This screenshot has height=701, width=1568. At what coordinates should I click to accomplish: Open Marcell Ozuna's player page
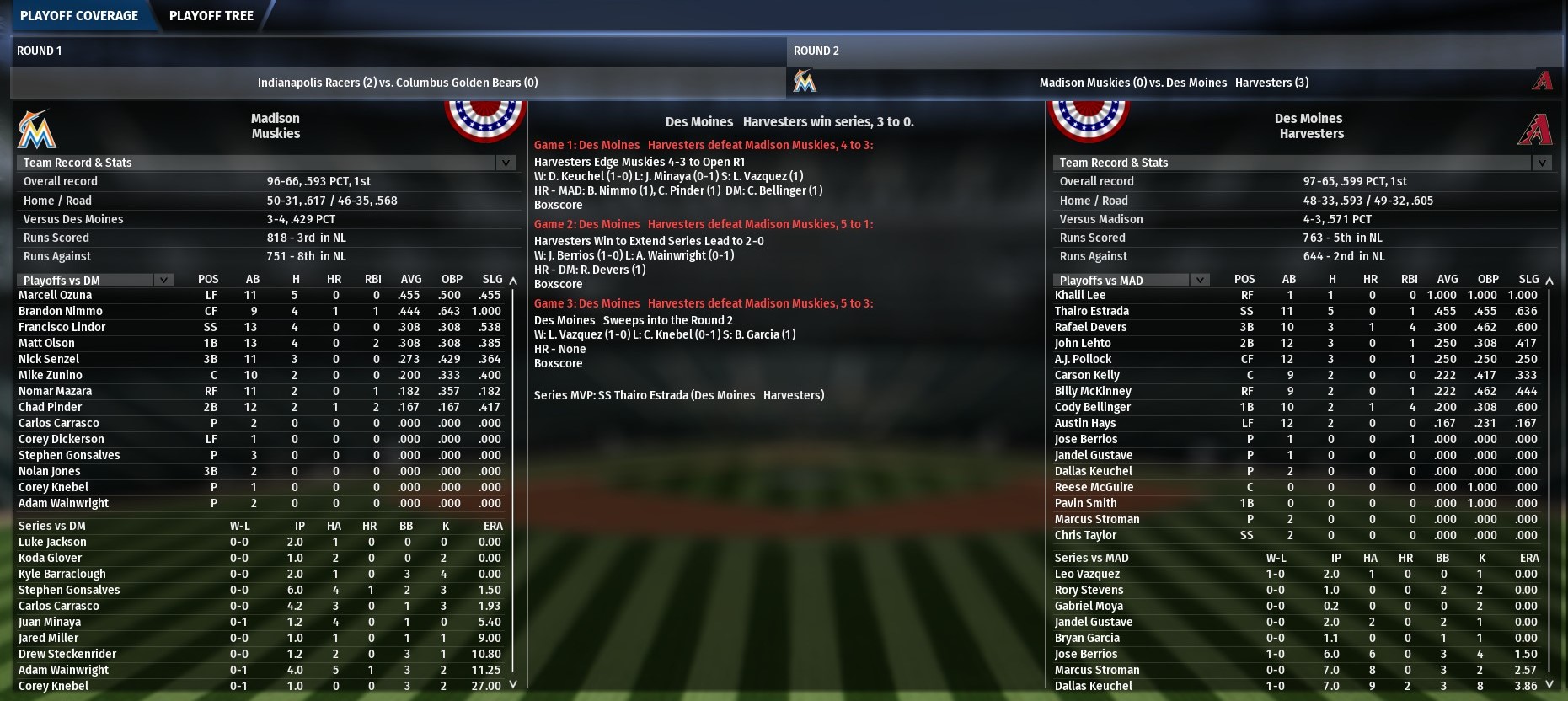(x=56, y=295)
